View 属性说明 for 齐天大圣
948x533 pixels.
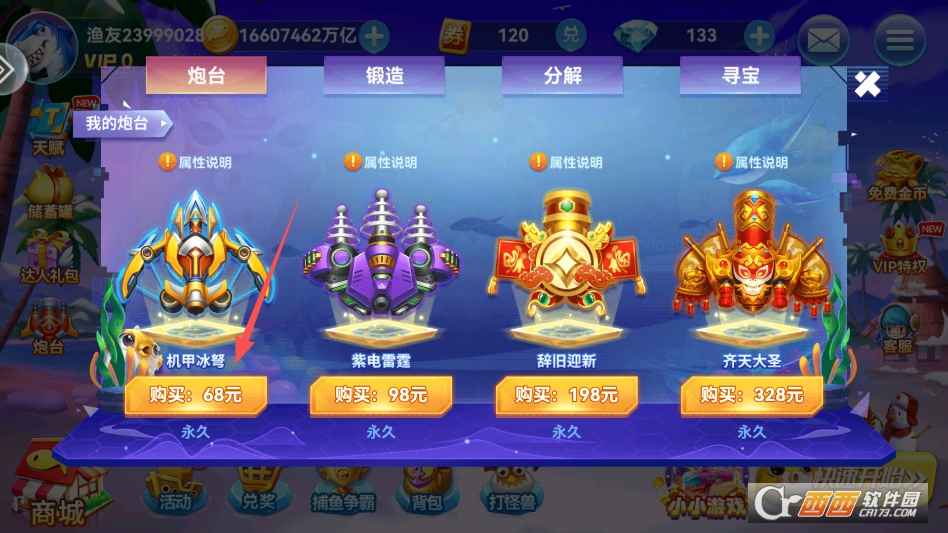point(752,162)
